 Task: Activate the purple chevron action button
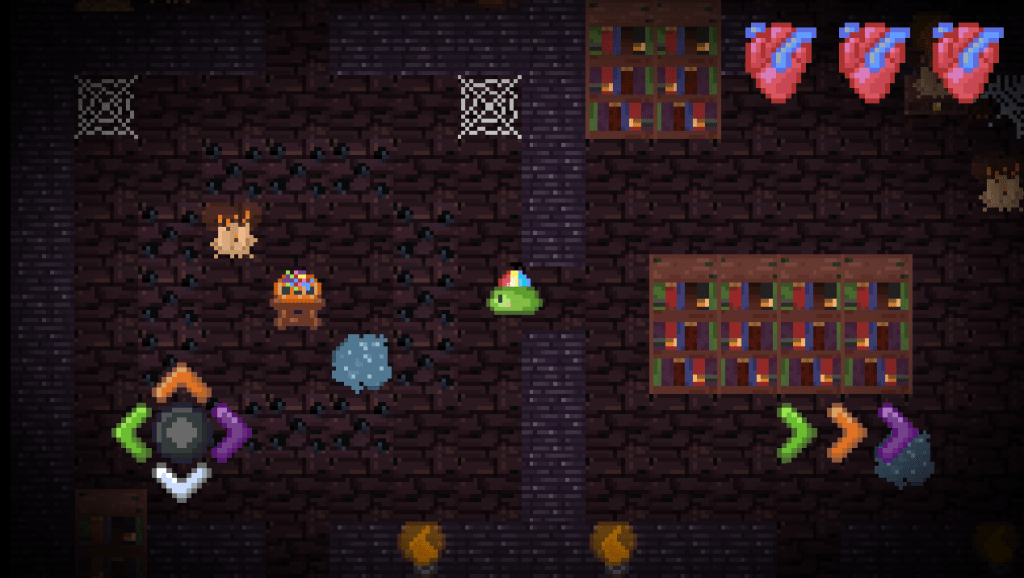[897, 433]
